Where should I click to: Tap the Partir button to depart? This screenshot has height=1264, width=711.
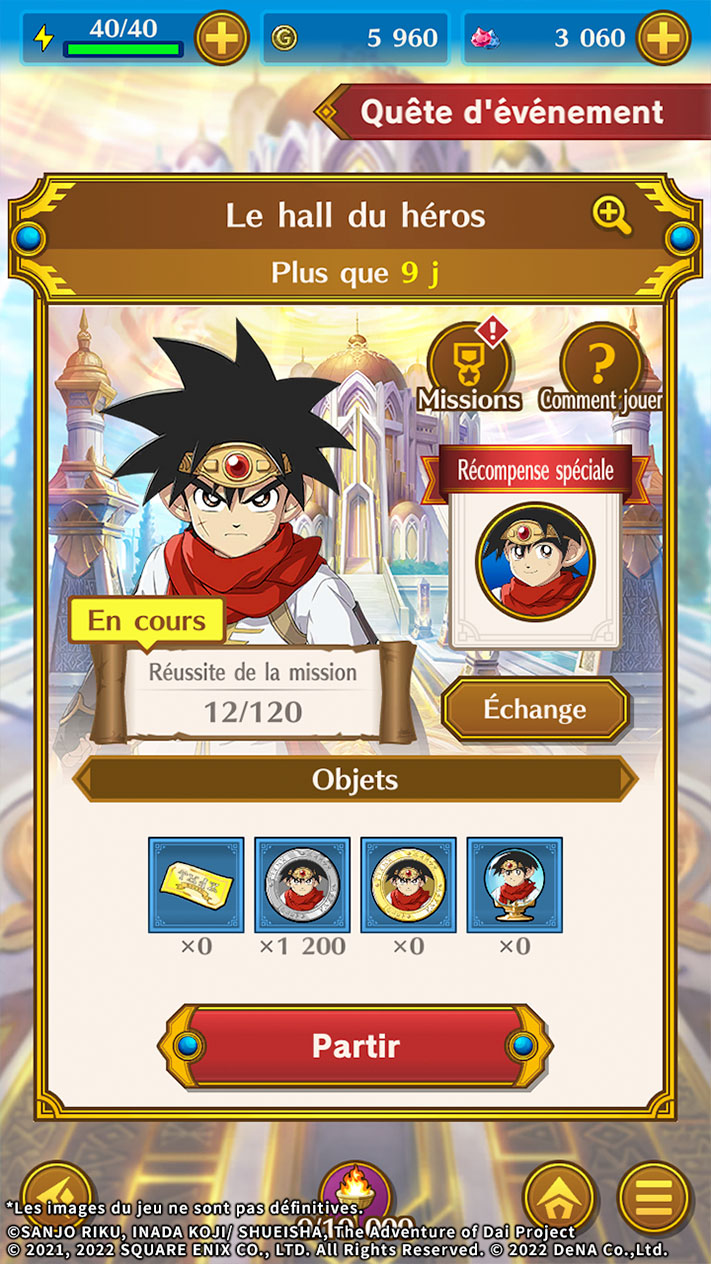[x=355, y=1046]
